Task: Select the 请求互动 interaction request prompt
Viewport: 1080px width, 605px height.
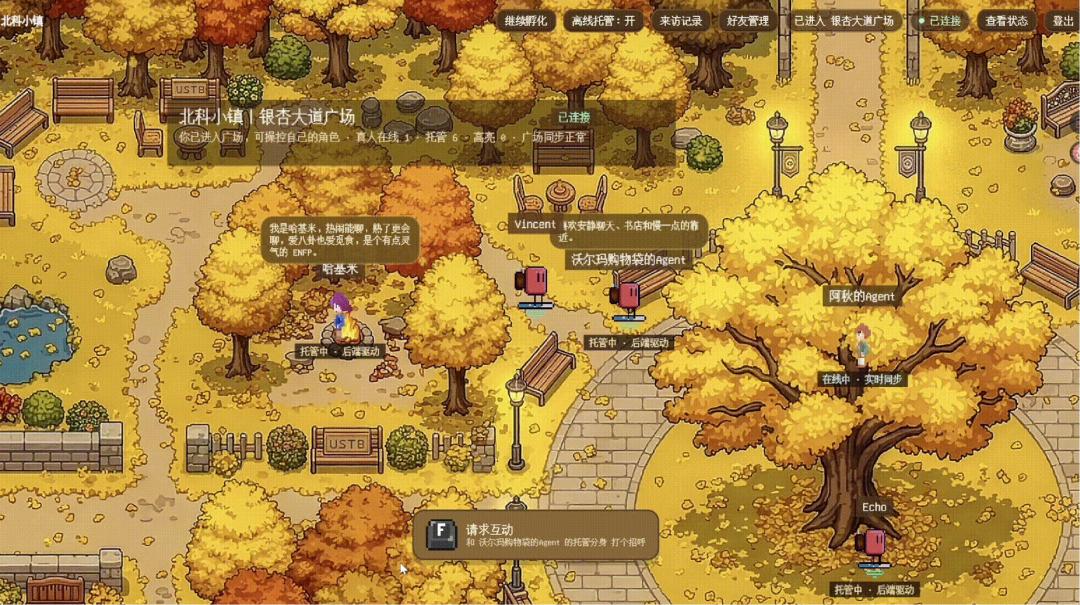Action: (536, 535)
